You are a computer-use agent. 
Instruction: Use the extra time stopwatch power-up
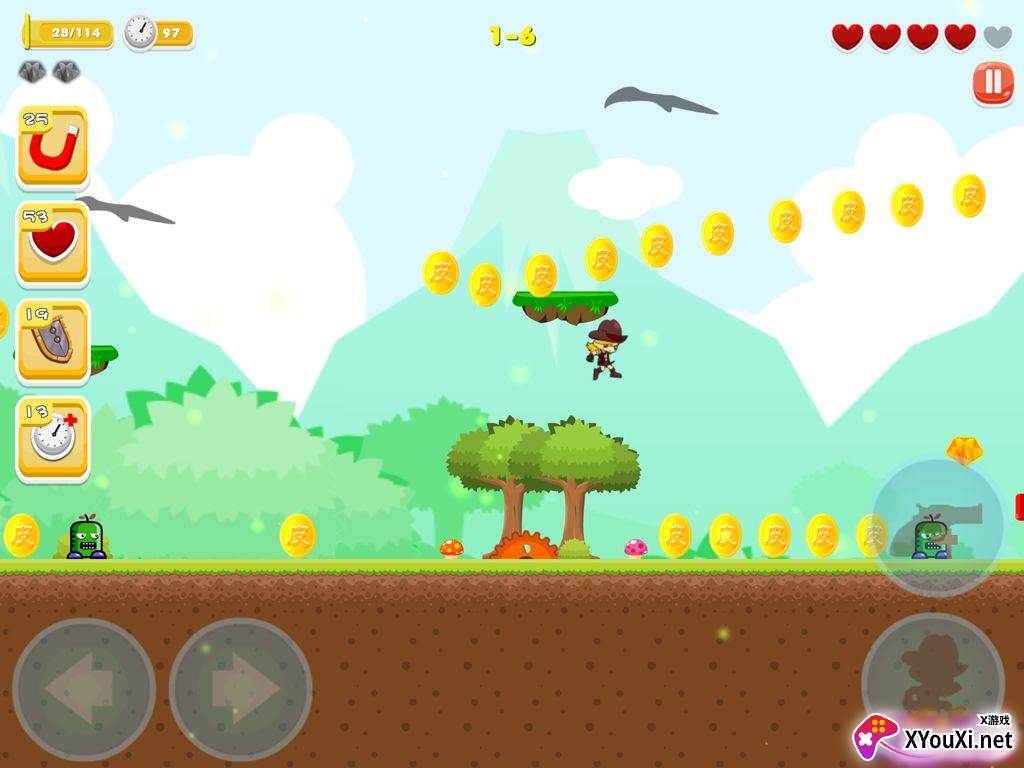point(53,438)
